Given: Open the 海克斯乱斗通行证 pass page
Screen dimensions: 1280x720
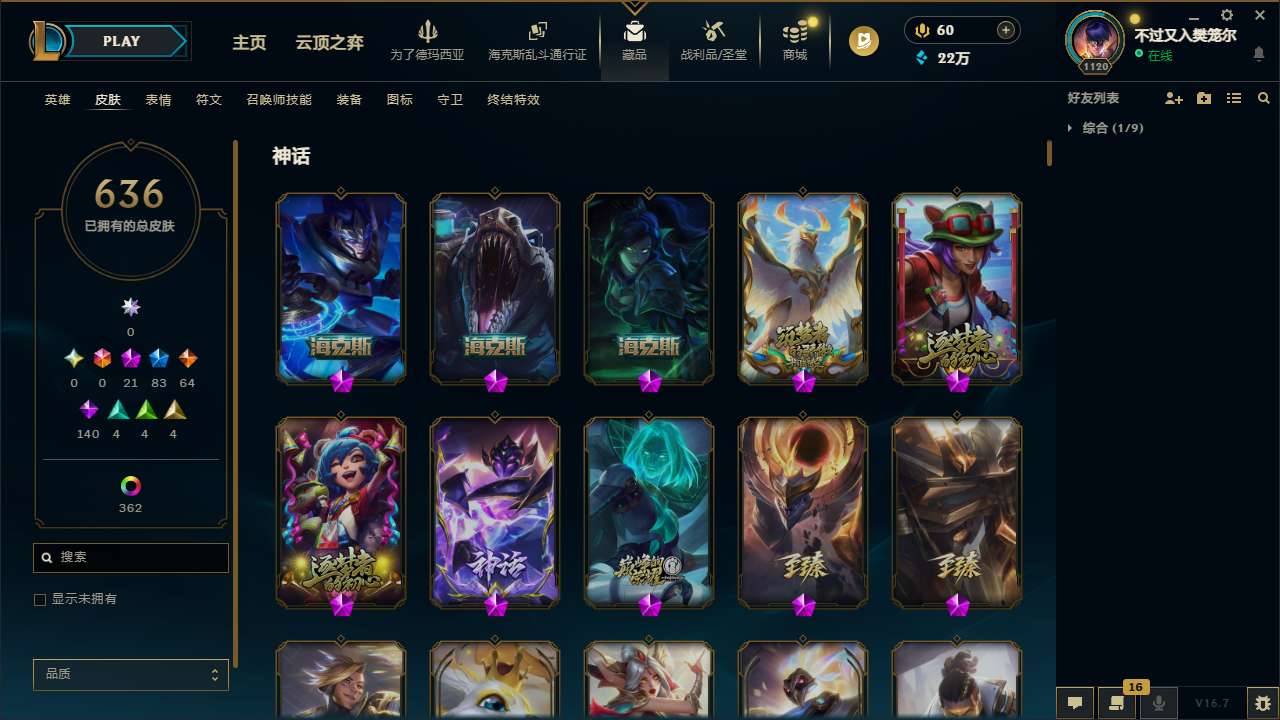Looking at the screenshot, I should pyautogui.click(x=537, y=40).
